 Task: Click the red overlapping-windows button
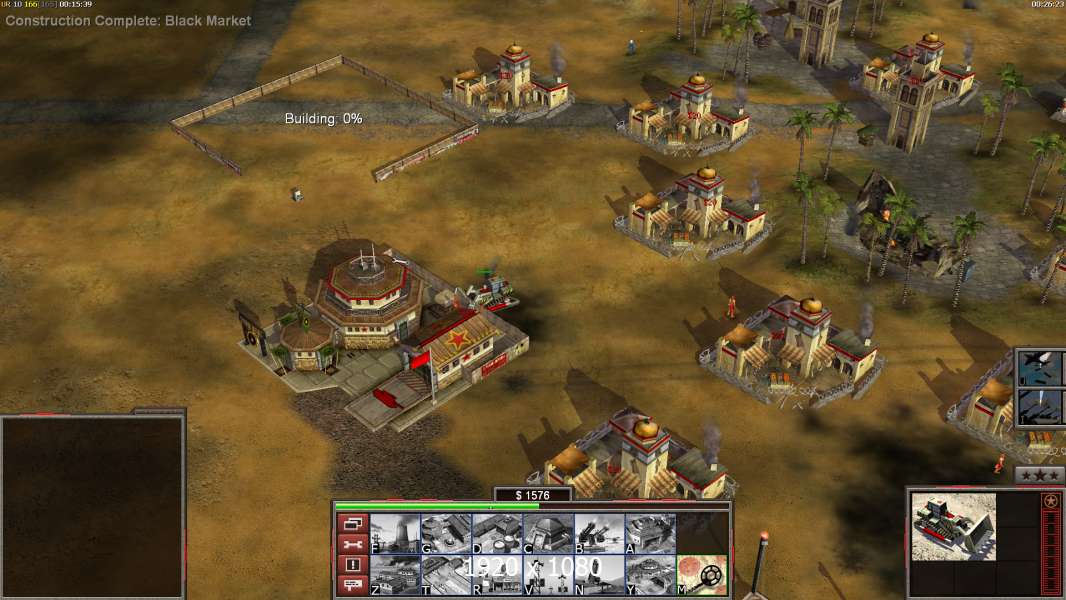[x=352, y=523]
